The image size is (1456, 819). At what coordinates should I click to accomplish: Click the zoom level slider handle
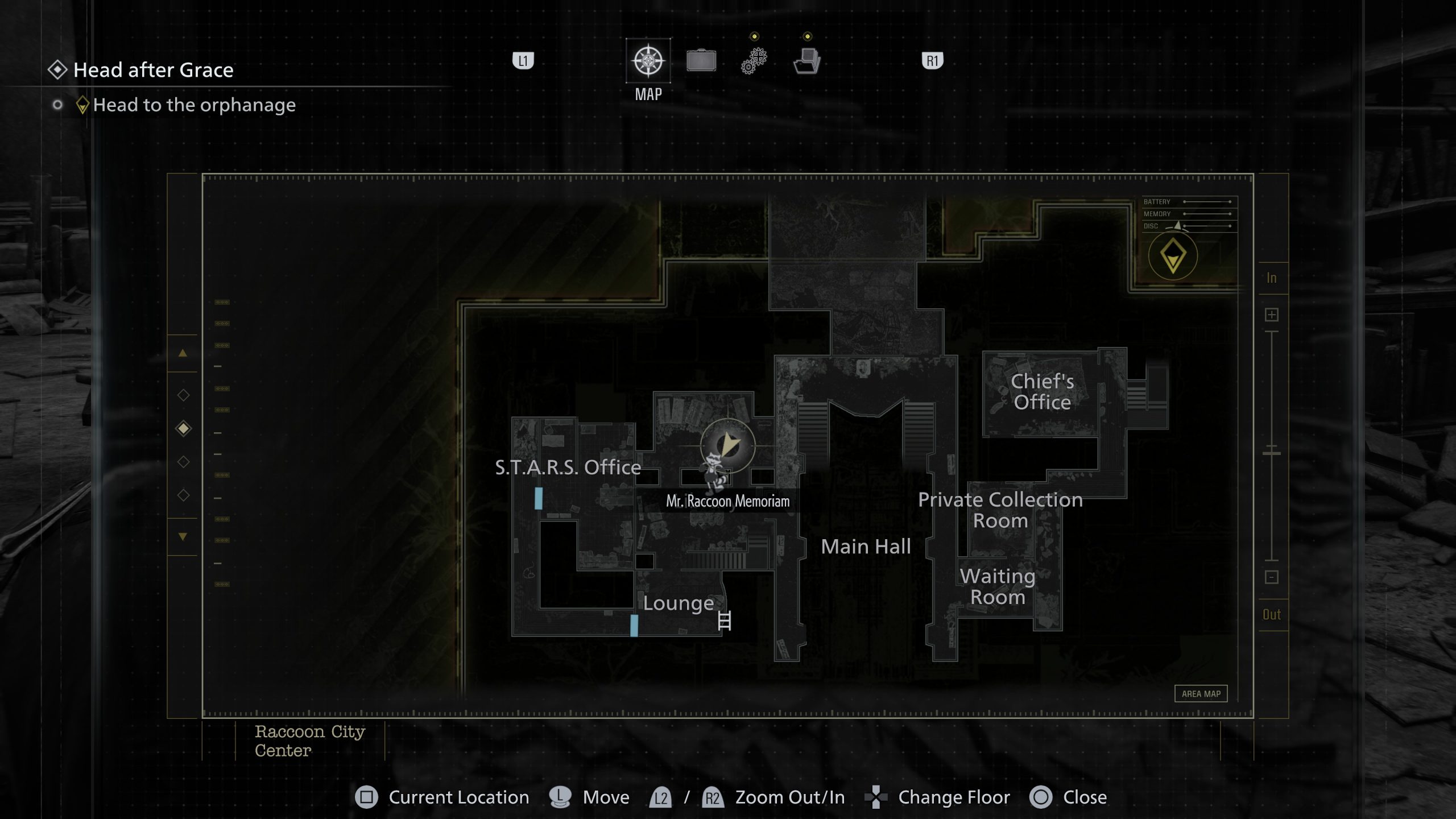[1272, 453]
